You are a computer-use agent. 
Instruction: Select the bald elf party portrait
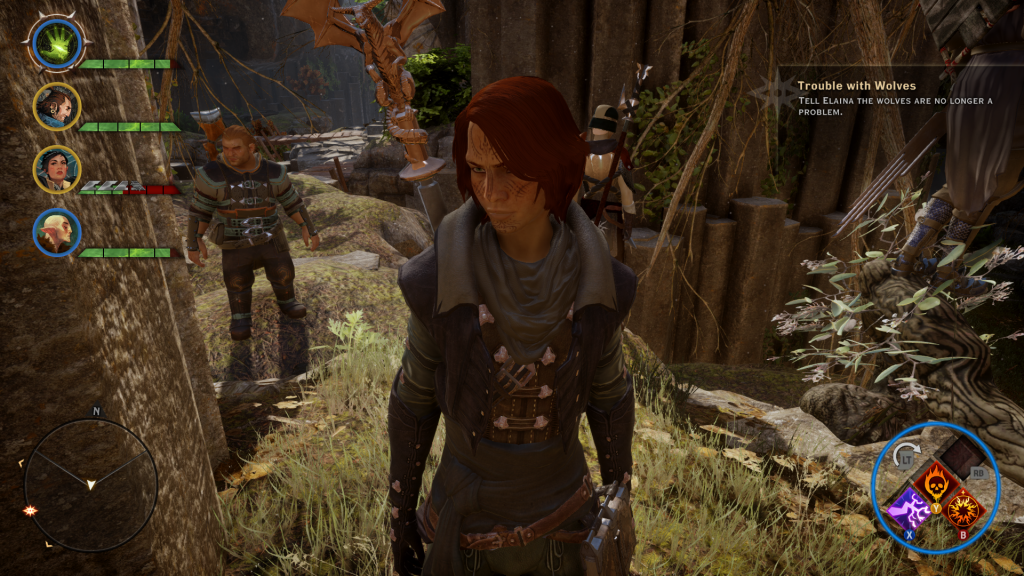coord(56,232)
